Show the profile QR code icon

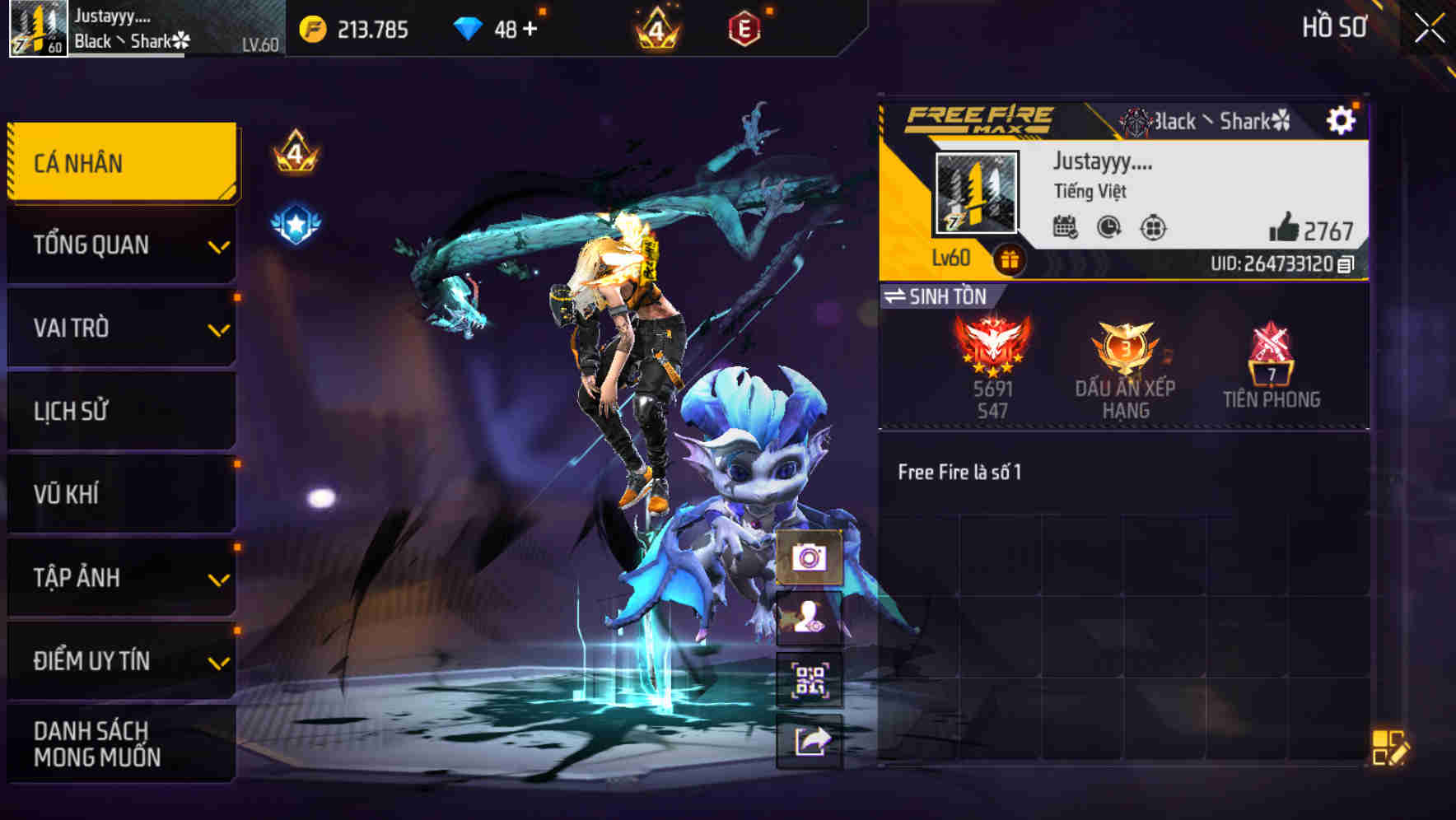pos(809,680)
